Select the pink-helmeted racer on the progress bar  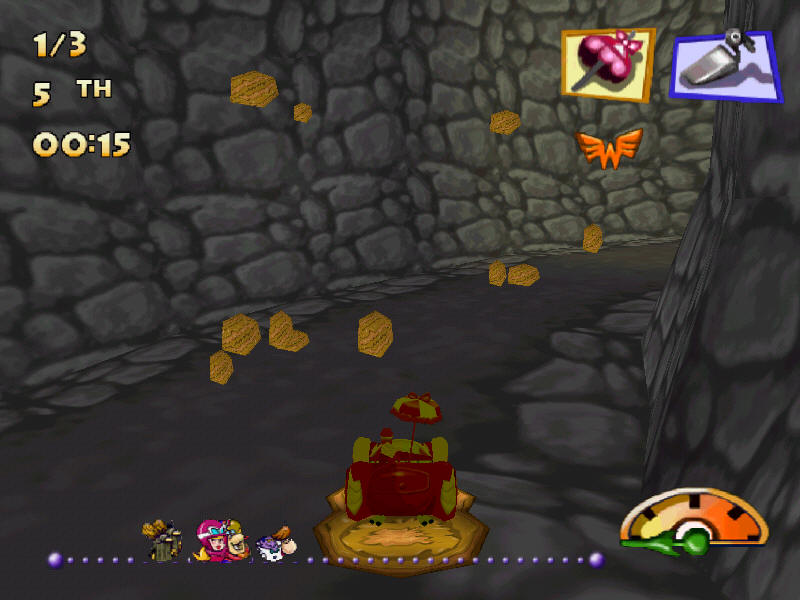coord(213,540)
